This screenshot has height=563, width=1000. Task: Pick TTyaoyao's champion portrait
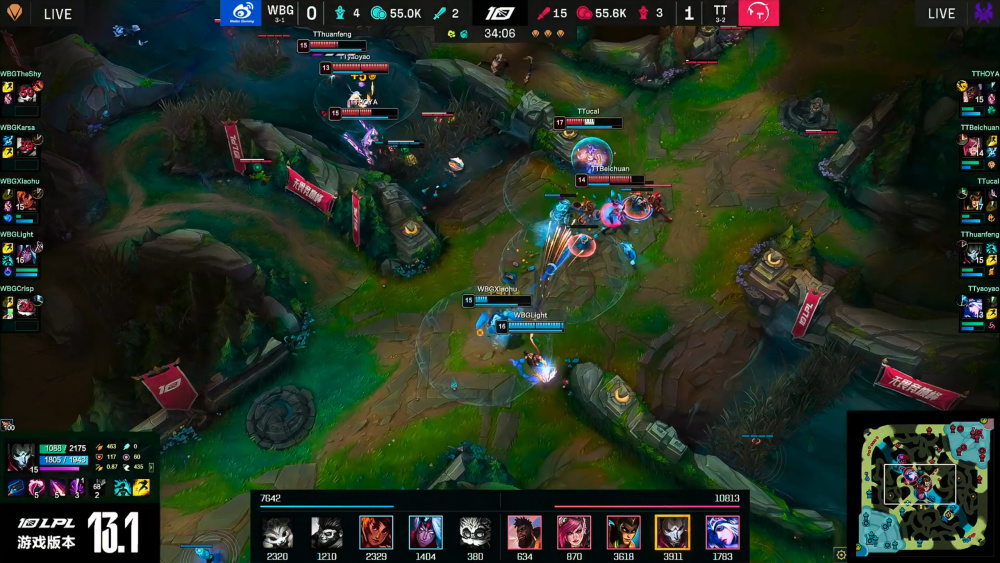point(972,307)
